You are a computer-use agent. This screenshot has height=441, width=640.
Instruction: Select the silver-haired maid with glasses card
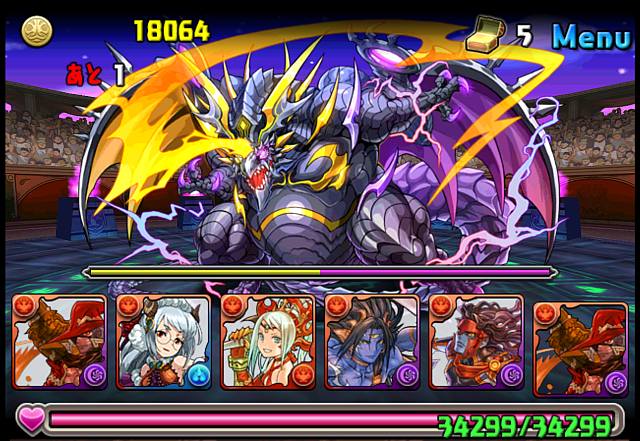tap(163, 341)
